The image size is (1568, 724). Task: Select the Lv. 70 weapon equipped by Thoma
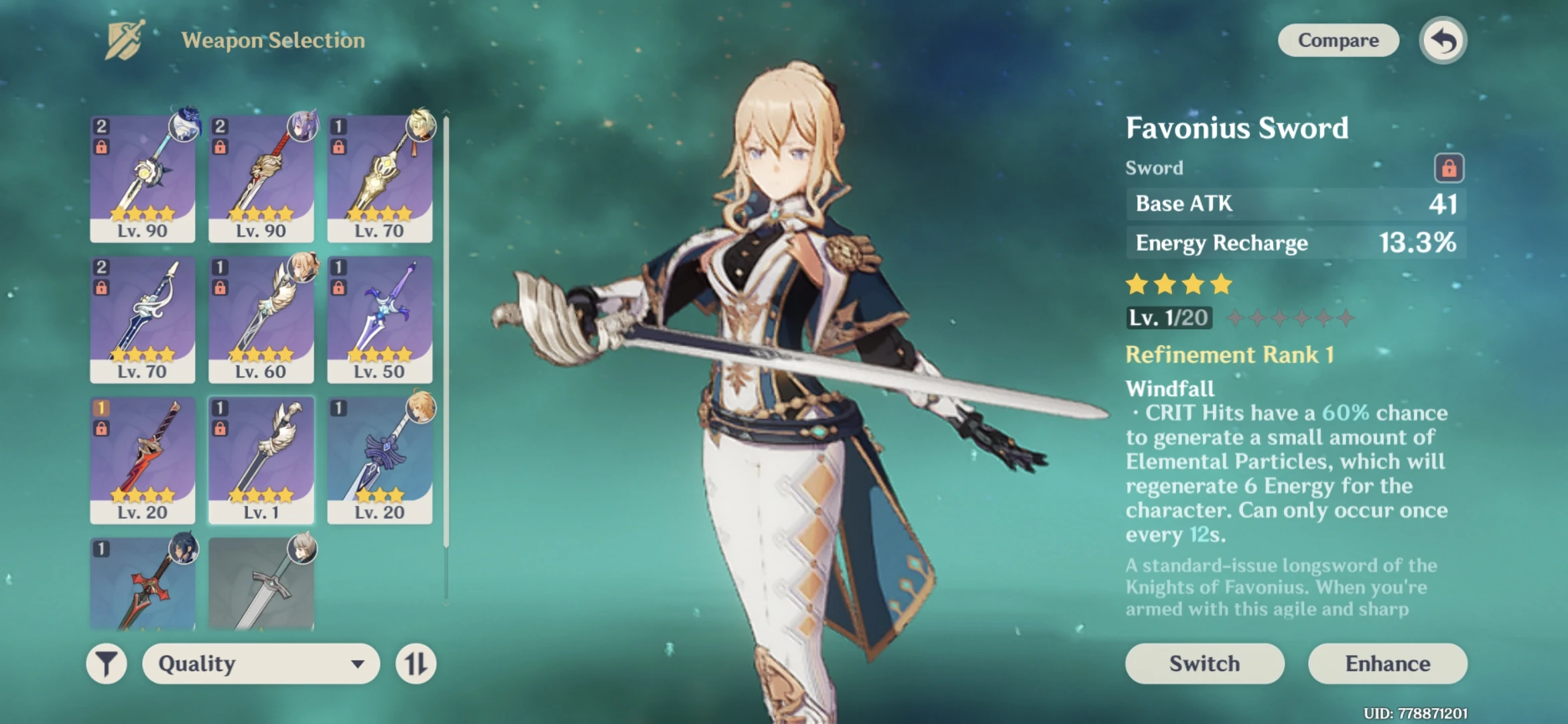(x=381, y=174)
